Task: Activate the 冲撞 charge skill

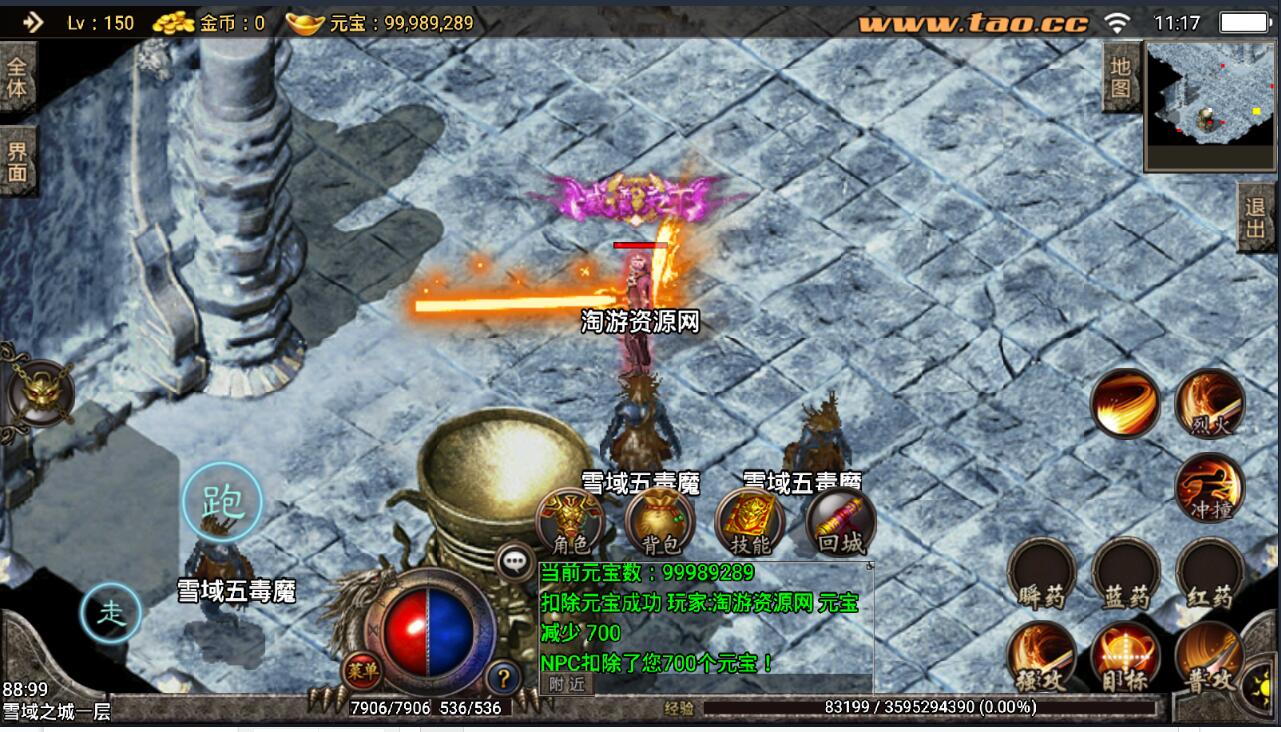Action: click(x=1209, y=488)
